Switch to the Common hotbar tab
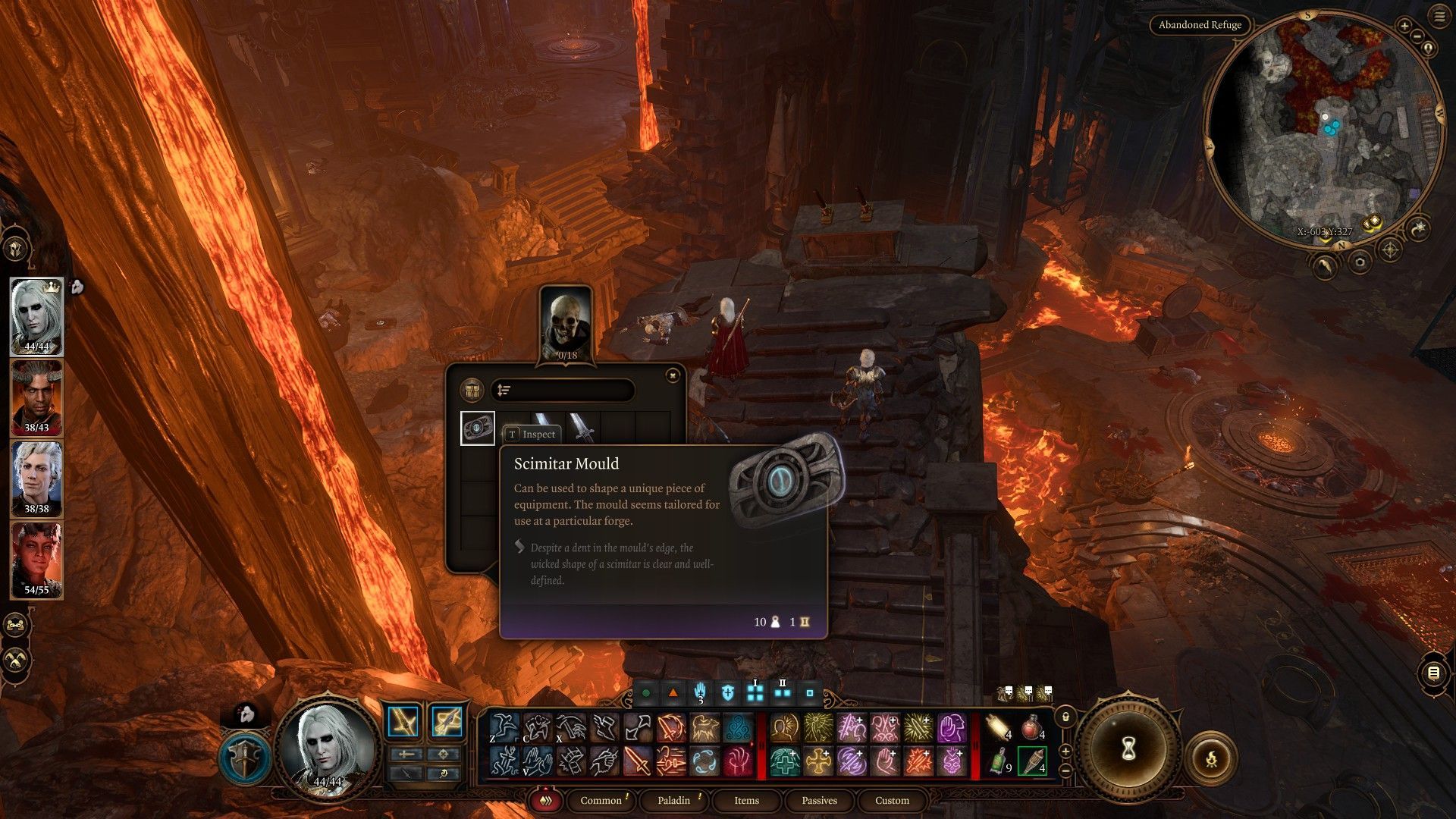Screen dimensions: 1456x819 click(601, 800)
